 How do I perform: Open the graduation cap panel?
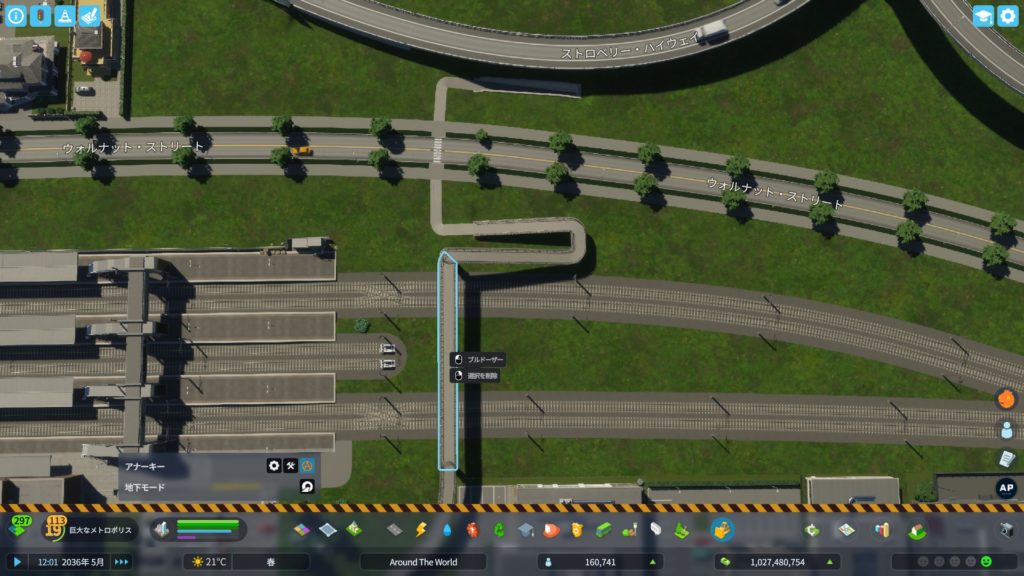pyautogui.click(x=983, y=16)
